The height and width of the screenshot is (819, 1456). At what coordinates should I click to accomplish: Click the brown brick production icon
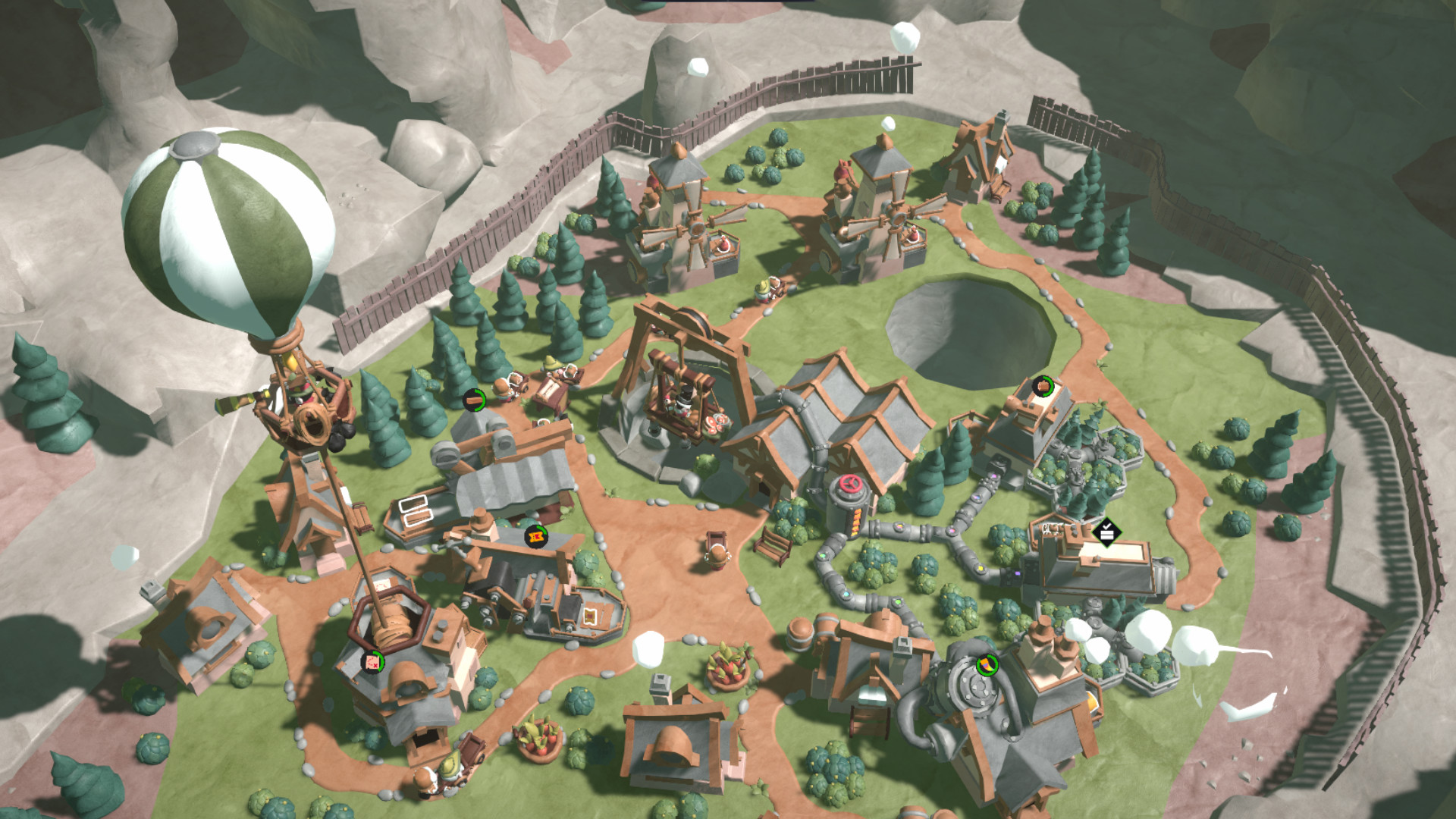1043,386
